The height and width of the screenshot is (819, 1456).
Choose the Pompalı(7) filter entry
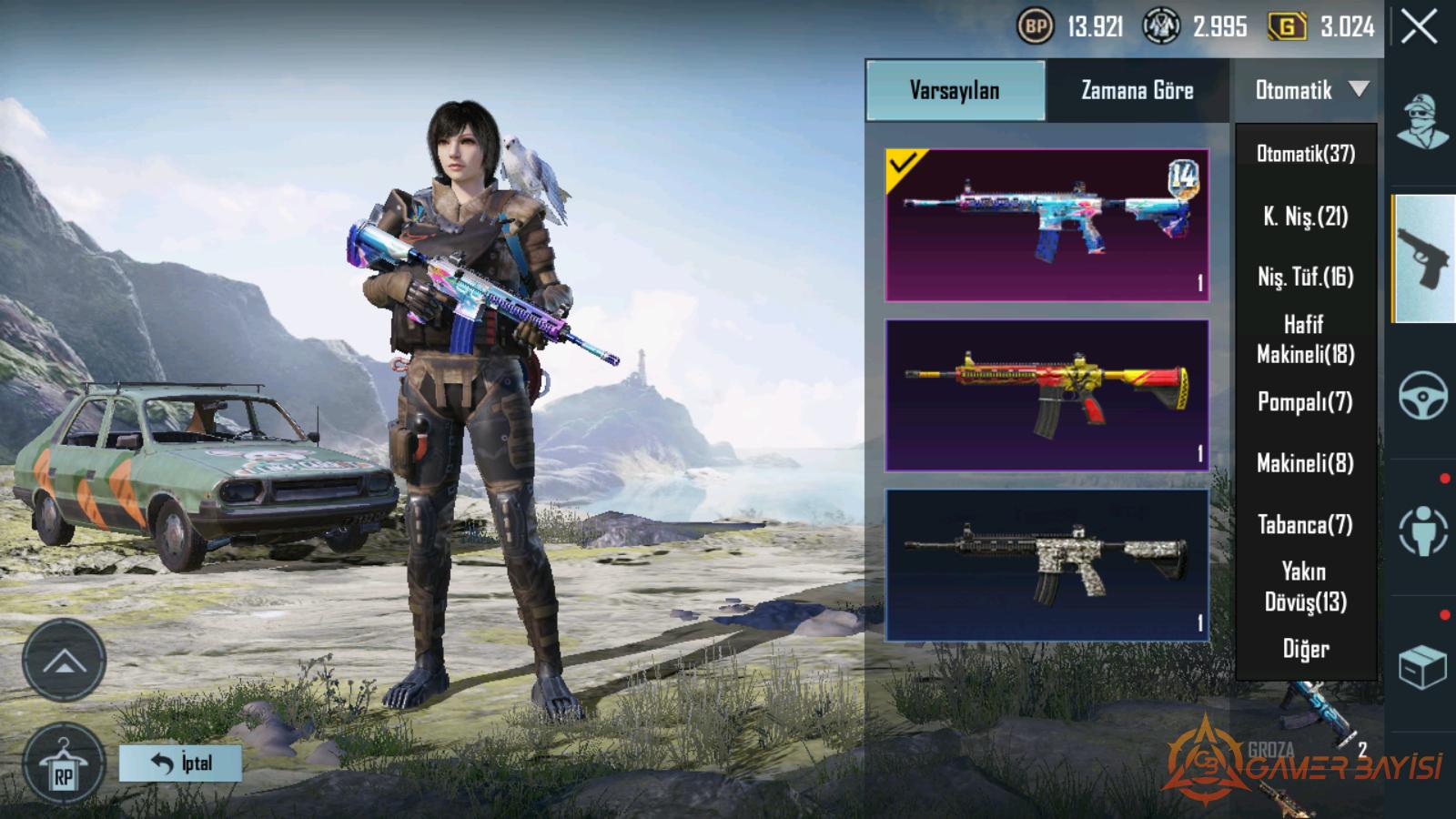1306,401
